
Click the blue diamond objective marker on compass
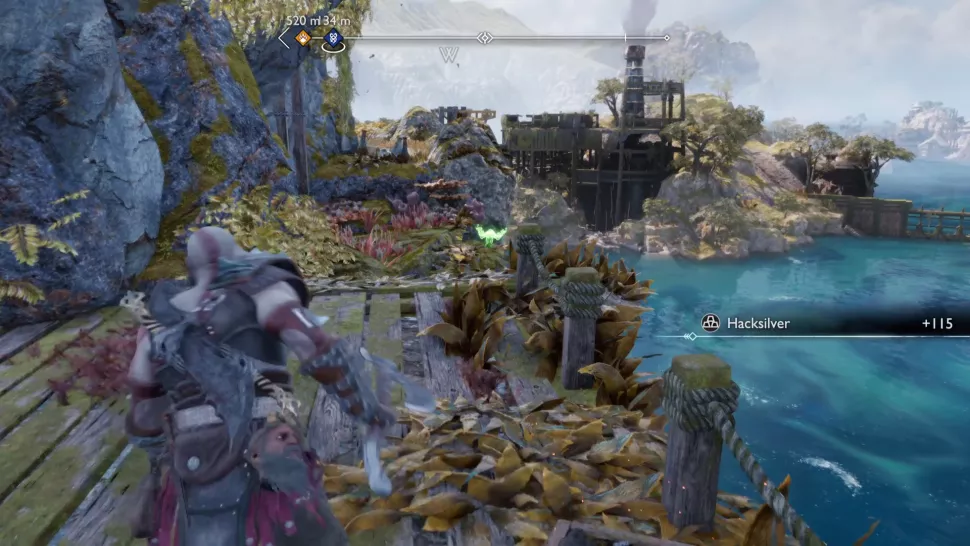[333, 39]
